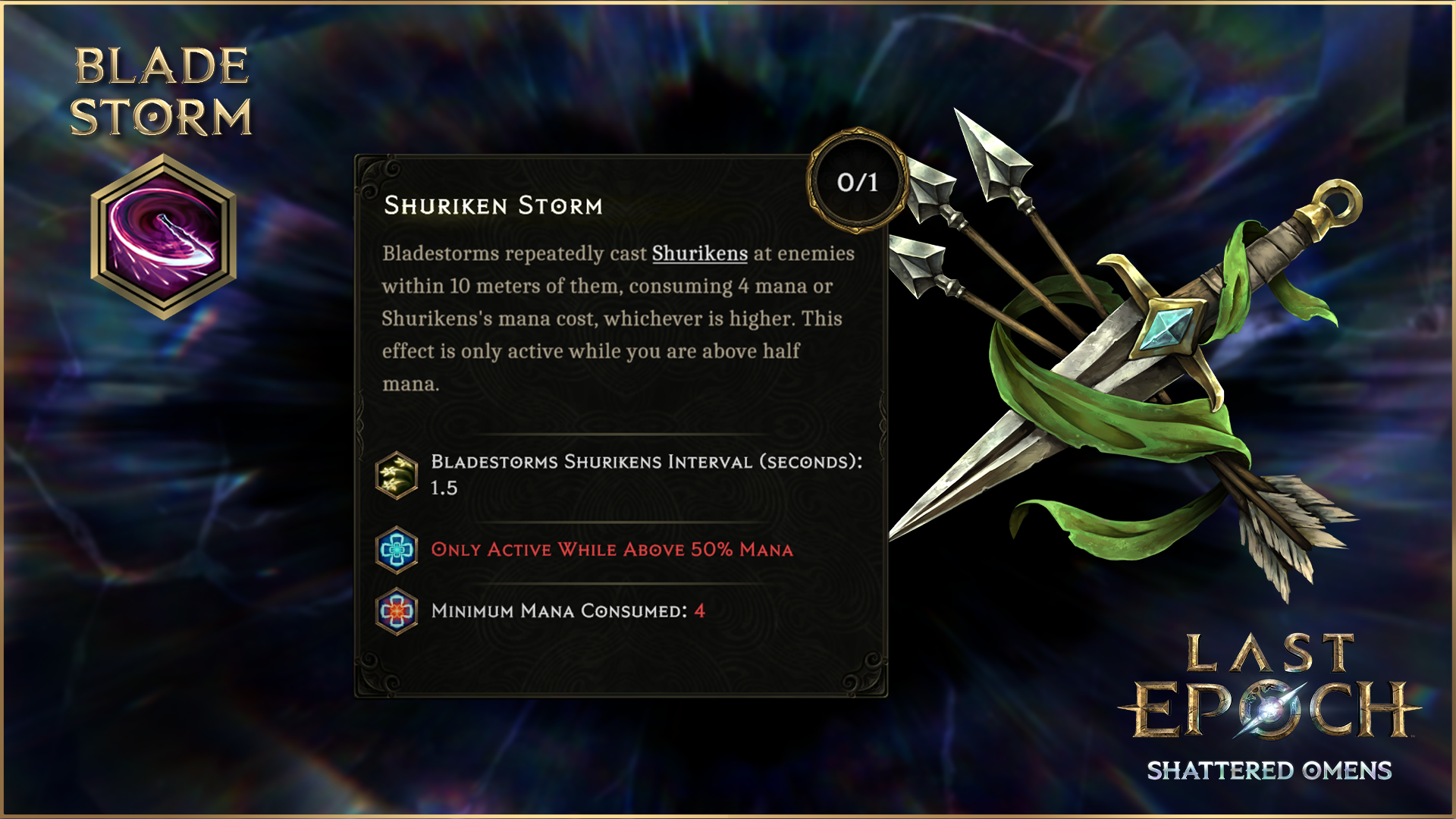Select the Bladestorm skill hexagon icon
The image size is (1456, 819).
click(x=163, y=237)
